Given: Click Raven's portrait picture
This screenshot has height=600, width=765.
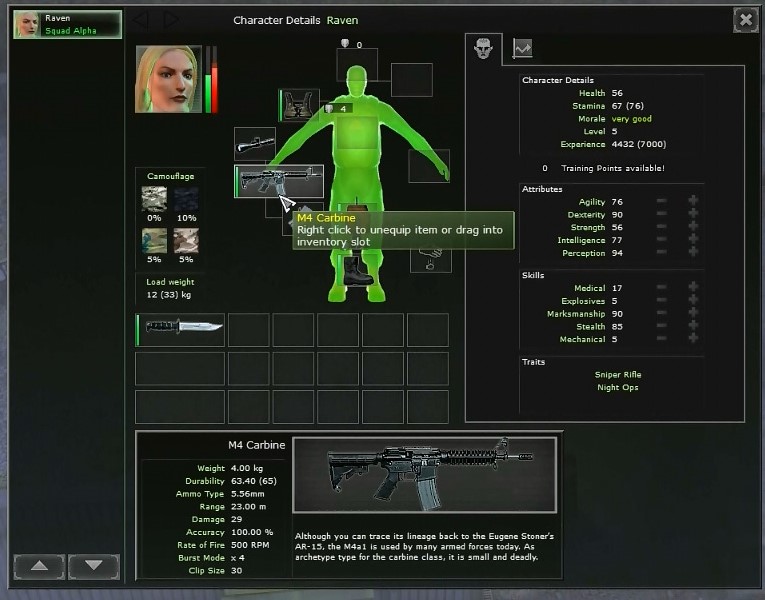Looking at the screenshot, I should tap(168, 79).
